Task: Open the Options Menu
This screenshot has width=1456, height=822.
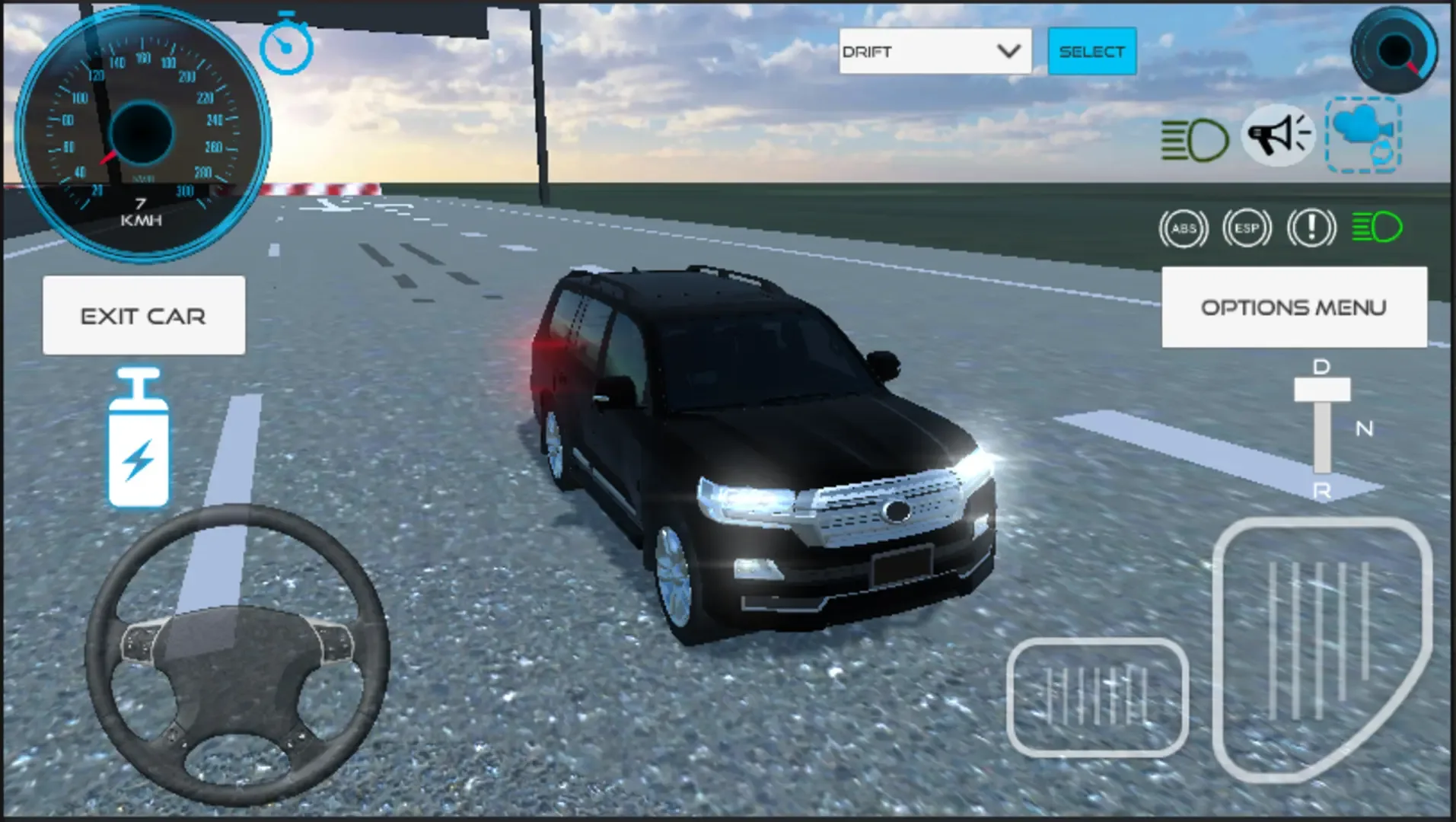Action: tap(1292, 307)
